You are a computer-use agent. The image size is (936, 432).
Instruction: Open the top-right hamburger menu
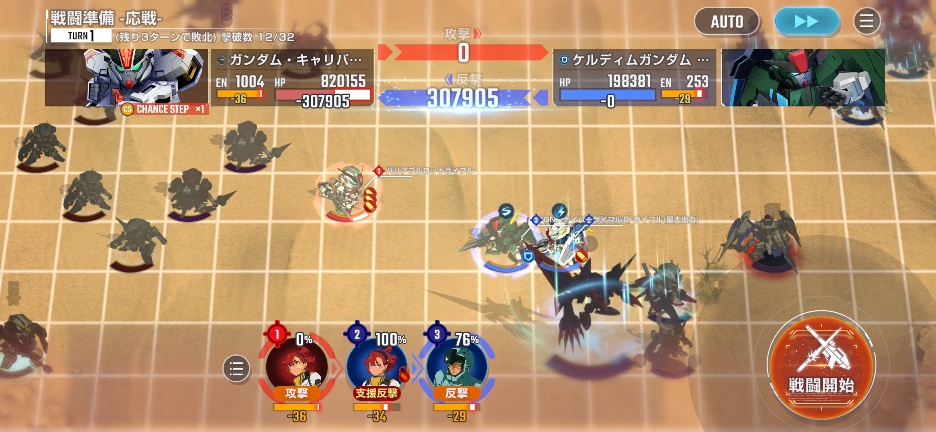(866, 20)
